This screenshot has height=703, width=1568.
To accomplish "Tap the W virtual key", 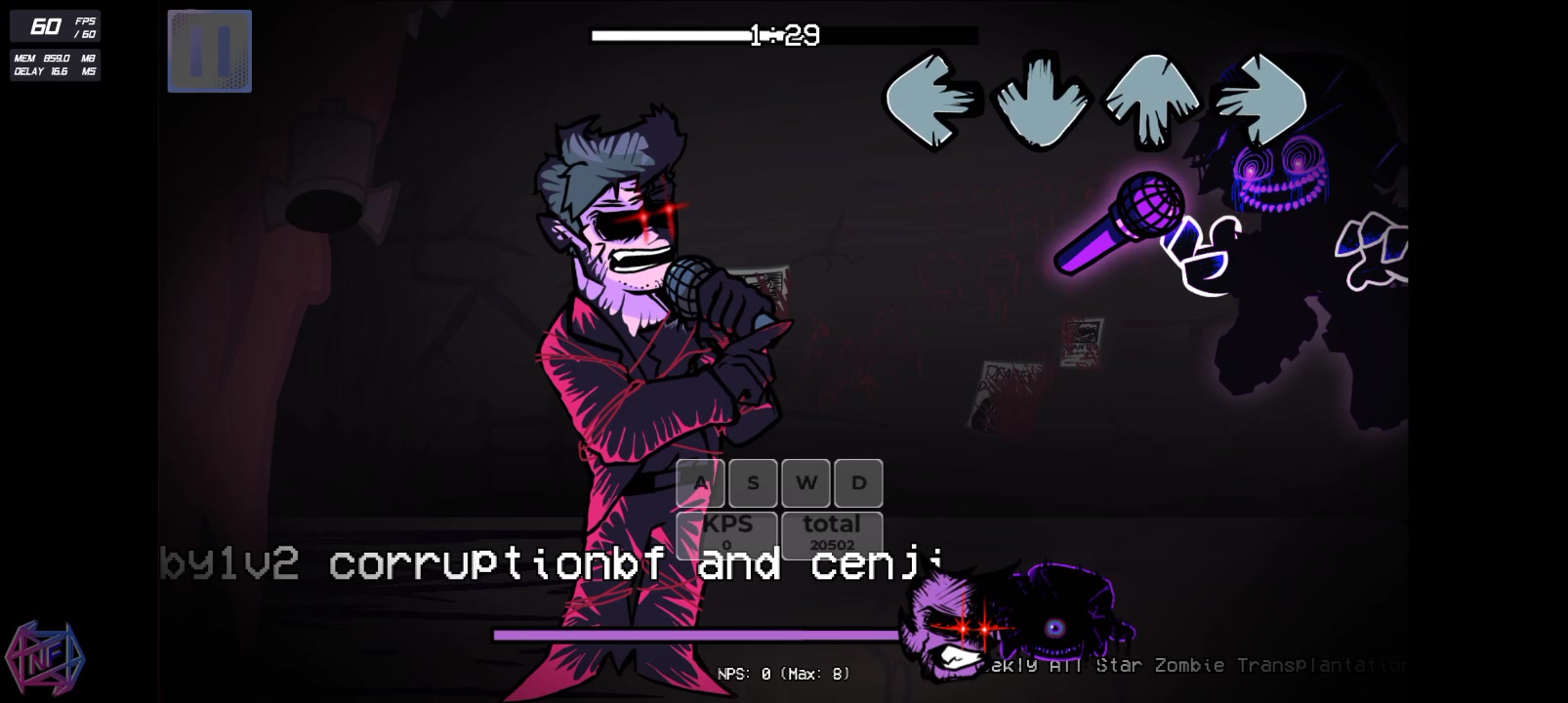I will click(805, 482).
